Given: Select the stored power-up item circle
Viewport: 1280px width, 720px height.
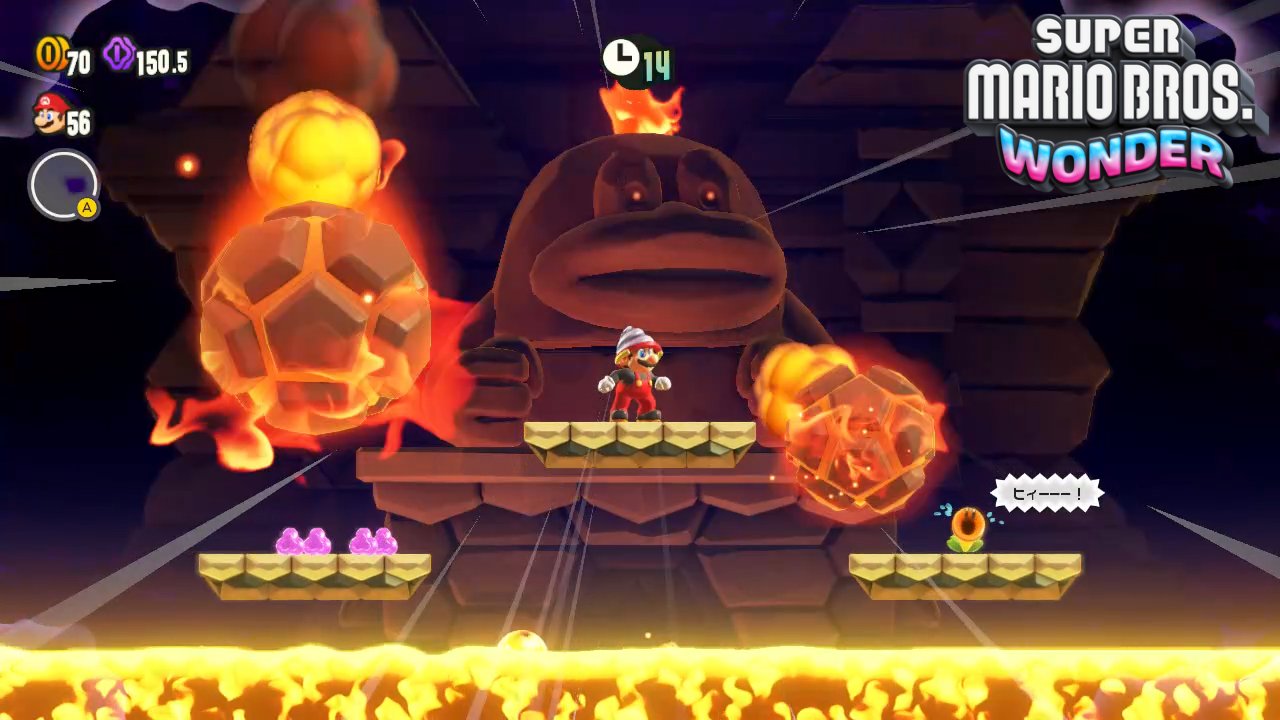Looking at the screenshot, I should [63, 185].
